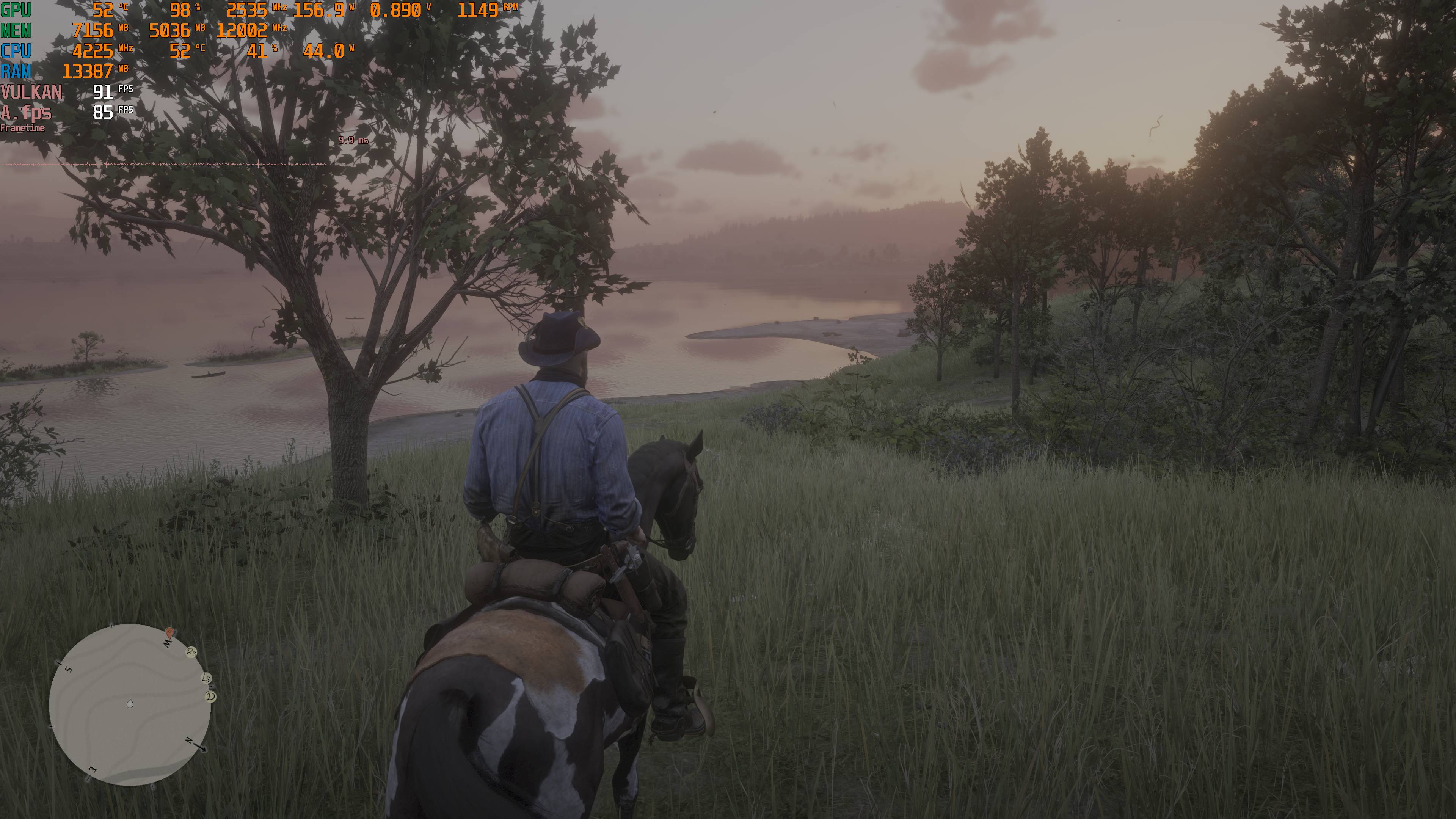Click the Rs honor icon on the minimap
This screenshot has width=1456, height=819.
[x=191, y=653]
